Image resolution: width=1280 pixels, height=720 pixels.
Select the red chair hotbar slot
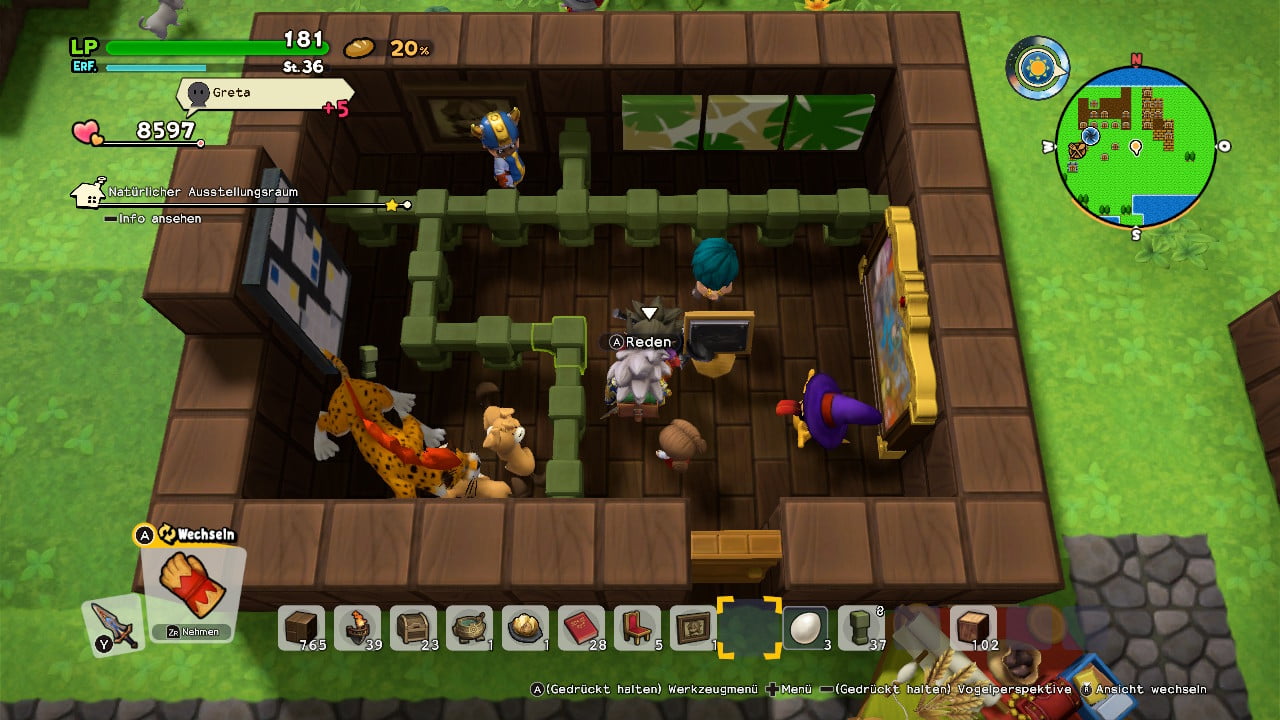tap(638, 627)
